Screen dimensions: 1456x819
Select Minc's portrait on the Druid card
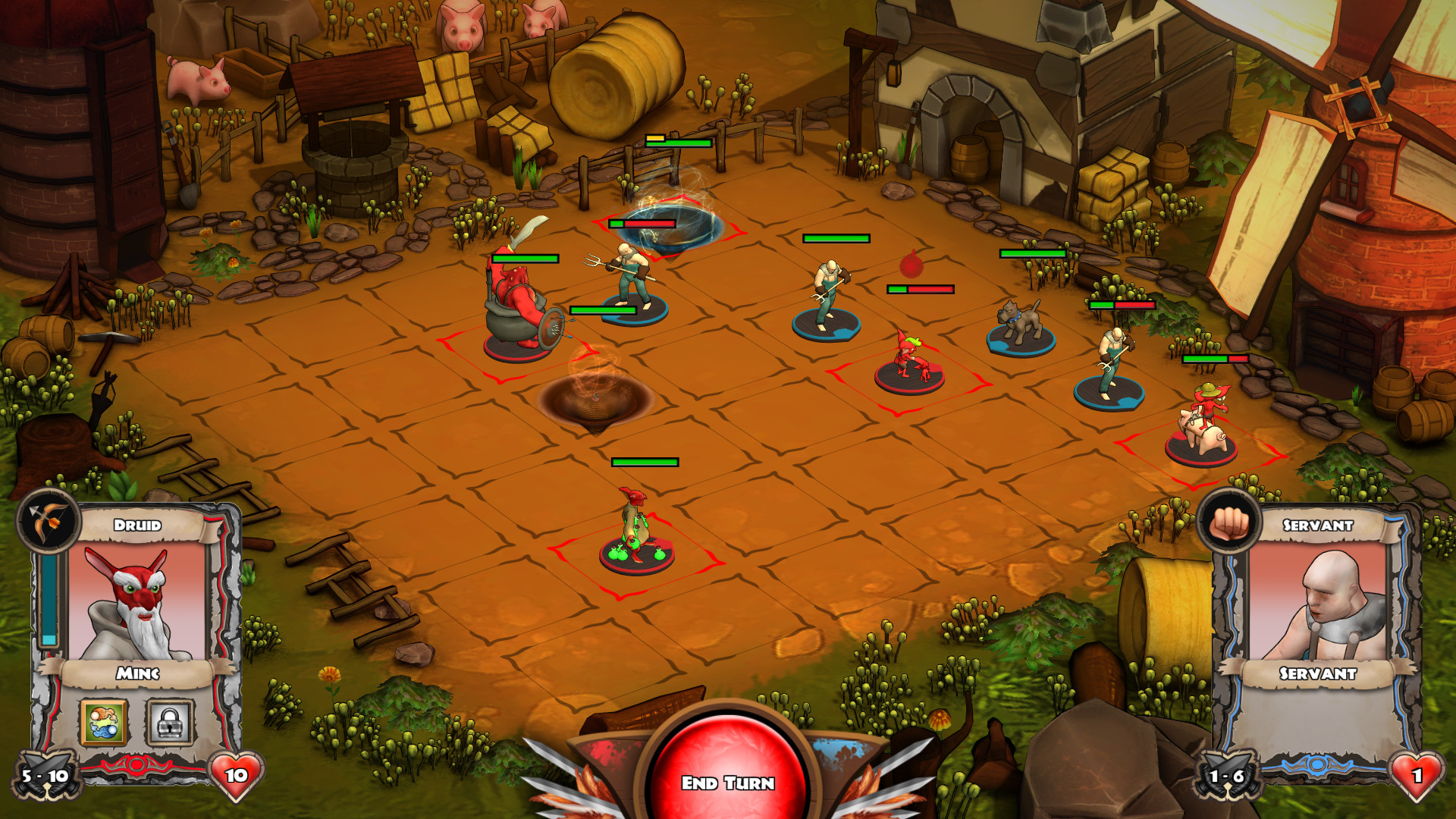click(x=136, y=599)
